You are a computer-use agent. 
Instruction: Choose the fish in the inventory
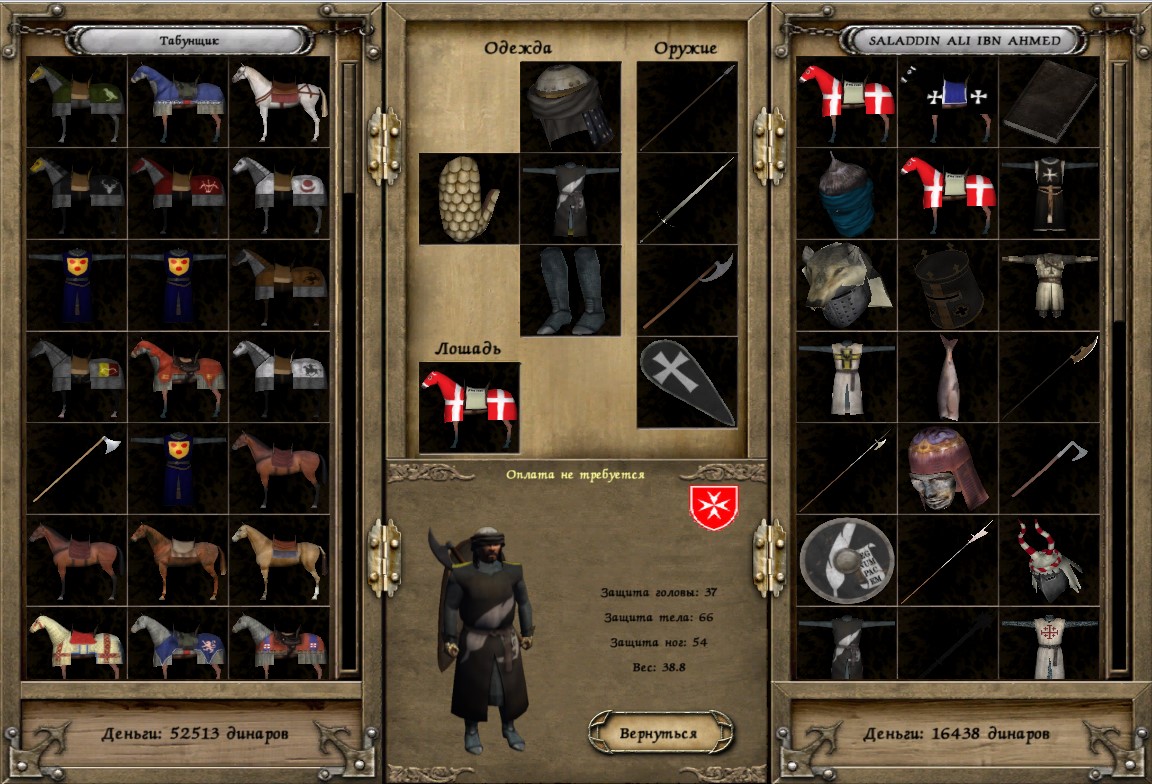[948, 378]
